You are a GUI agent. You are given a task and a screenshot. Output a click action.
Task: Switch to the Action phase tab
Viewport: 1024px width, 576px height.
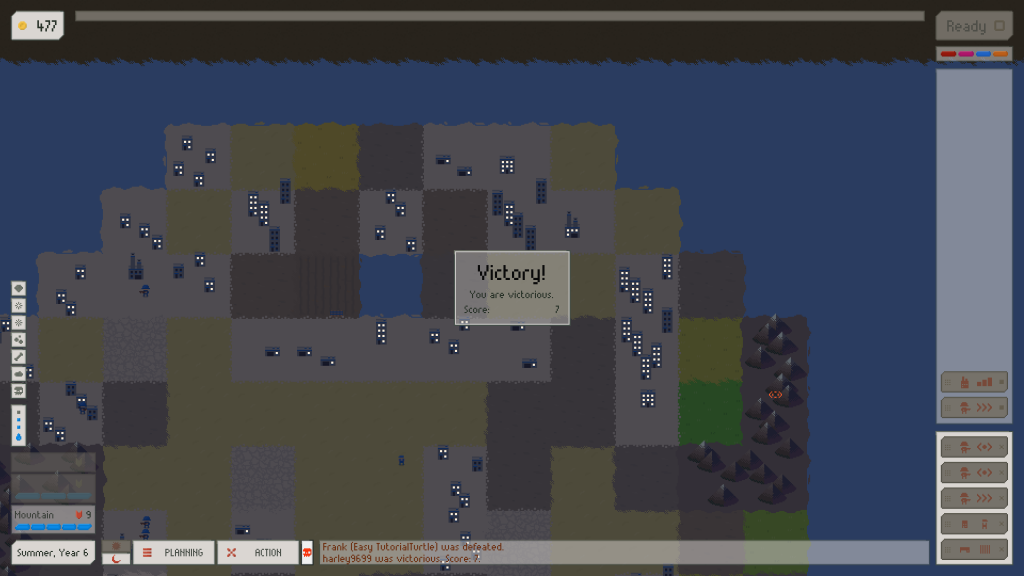258,552
